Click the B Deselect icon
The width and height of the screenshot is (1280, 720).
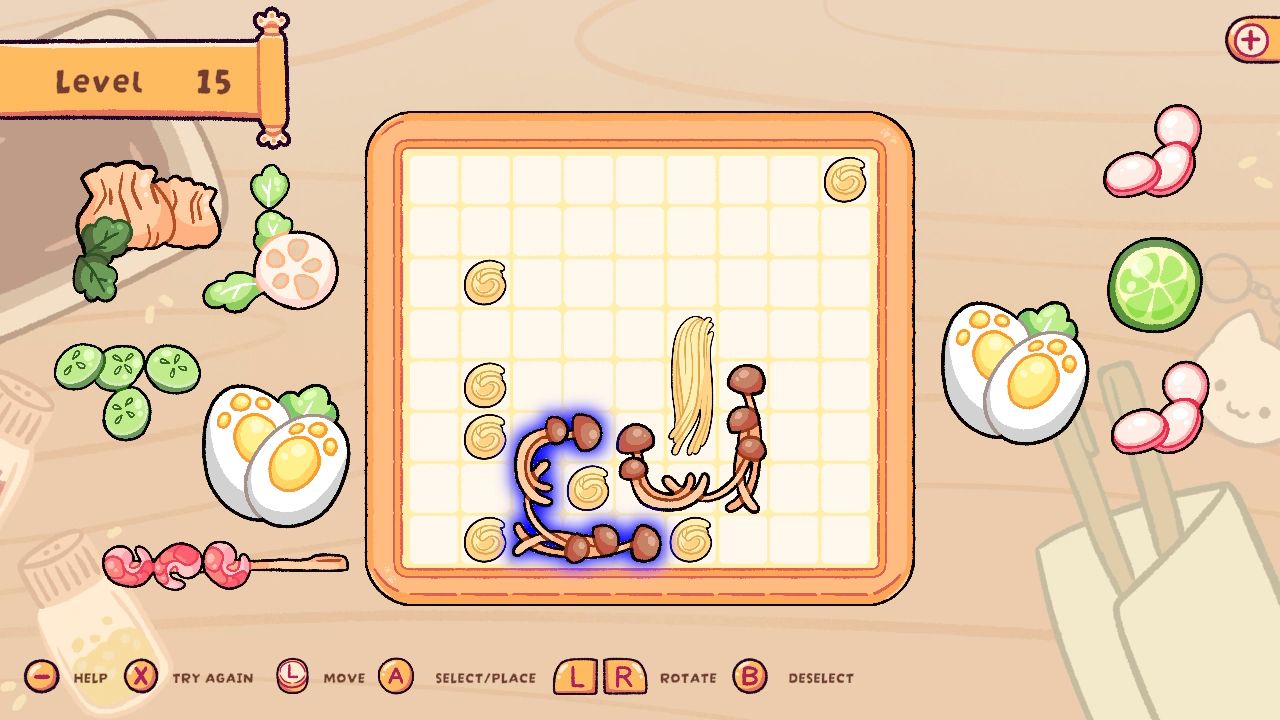coord(750,677)
